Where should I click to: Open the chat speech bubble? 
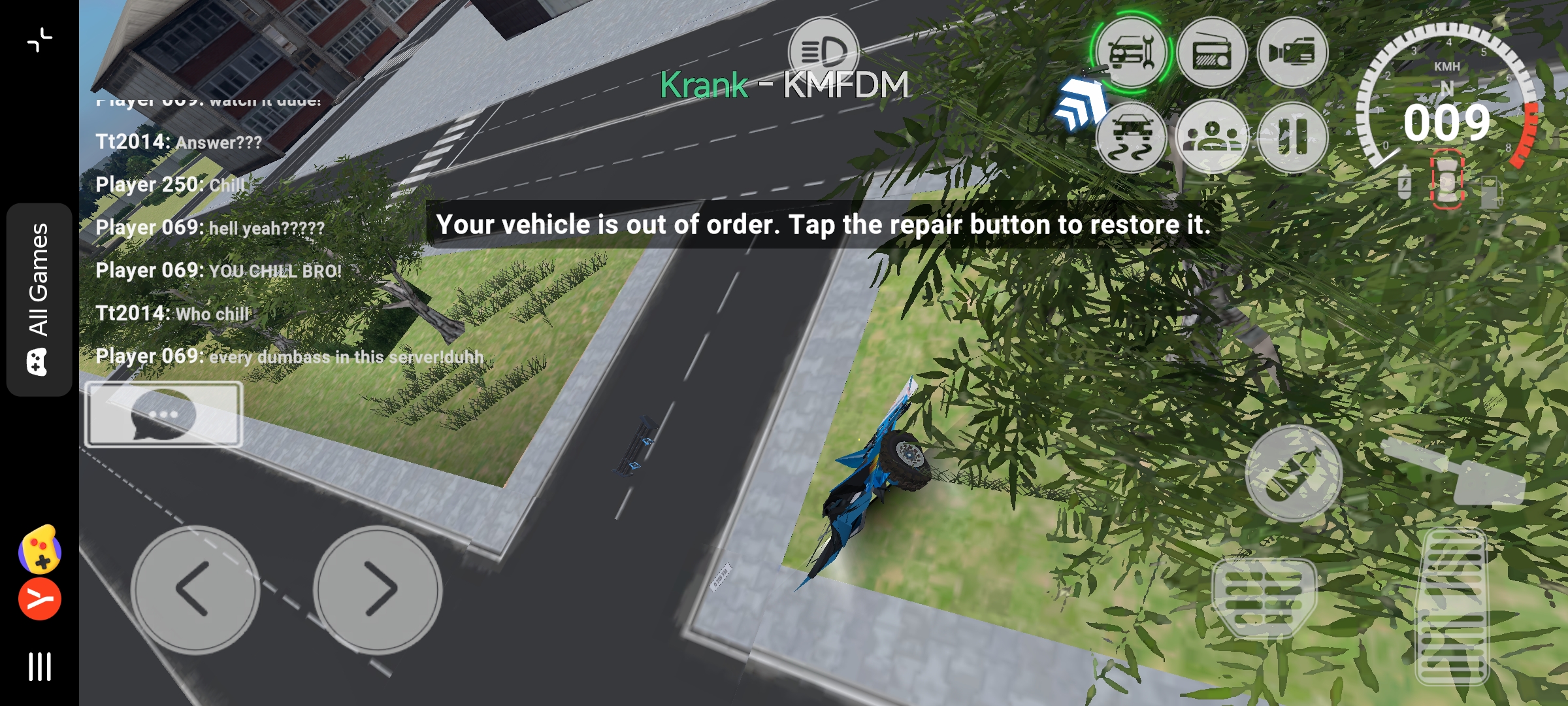pos(163,414)
